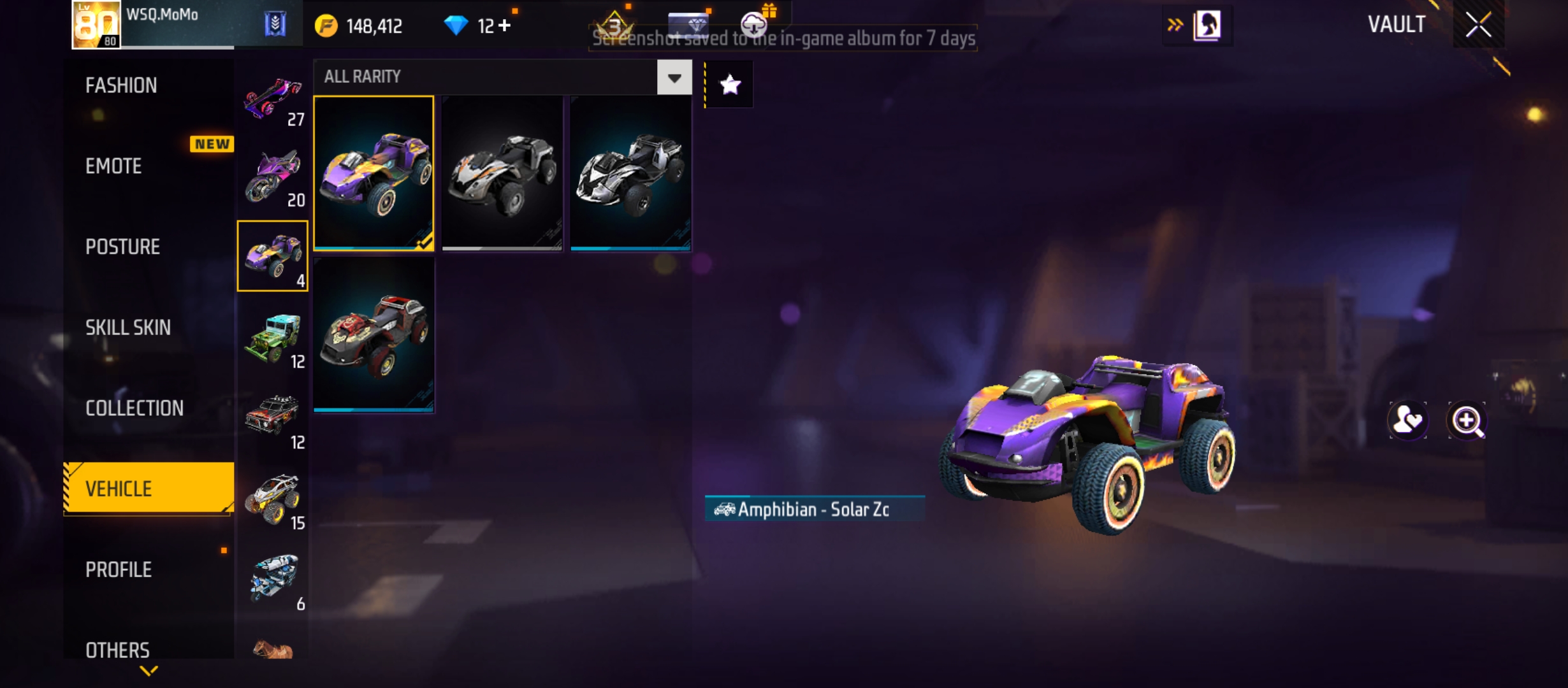Switch to the Emote tab
This screenshot has height=688, width=1568.
(x=113, y=166)
